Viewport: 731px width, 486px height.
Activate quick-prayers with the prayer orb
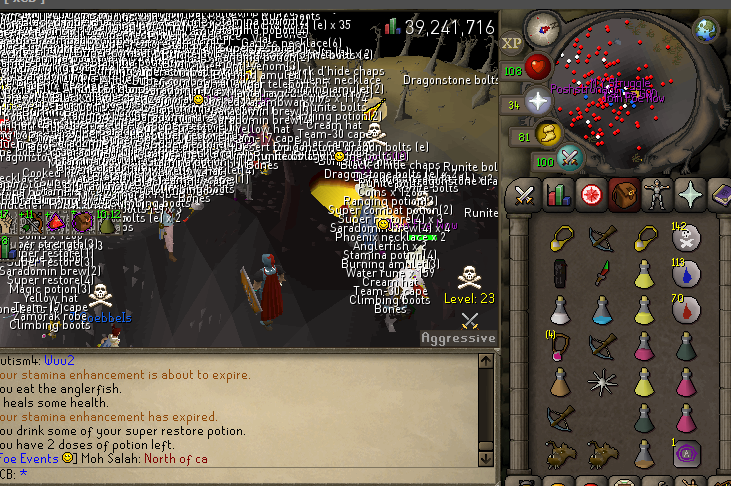click(539, 101)
